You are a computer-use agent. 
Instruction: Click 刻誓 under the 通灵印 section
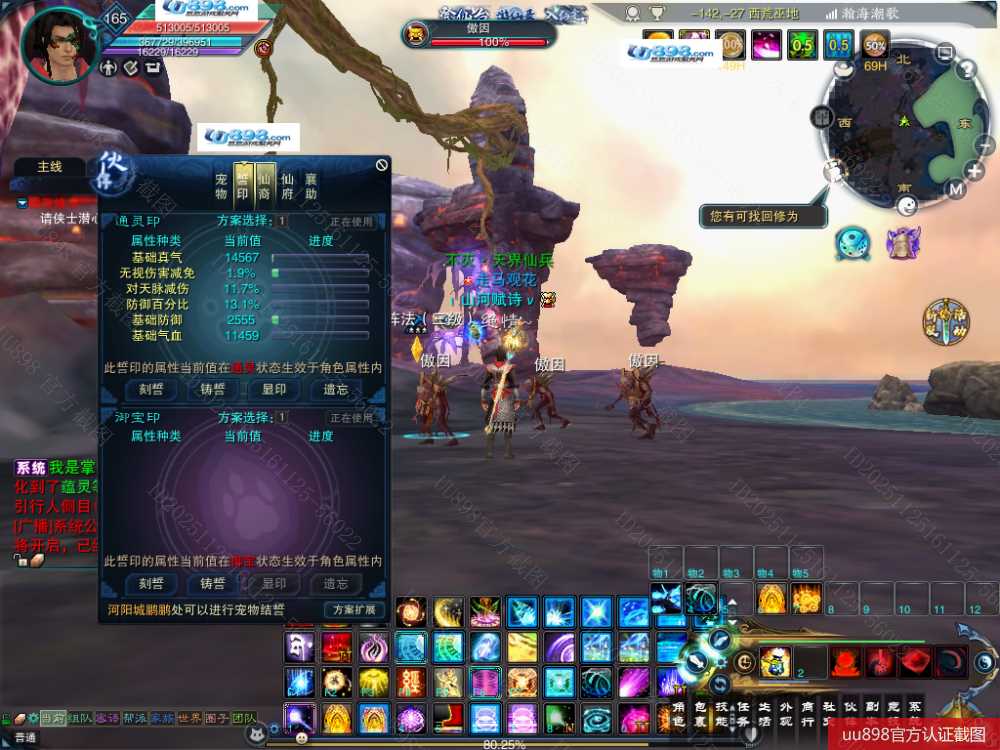[x=152, y=390]
